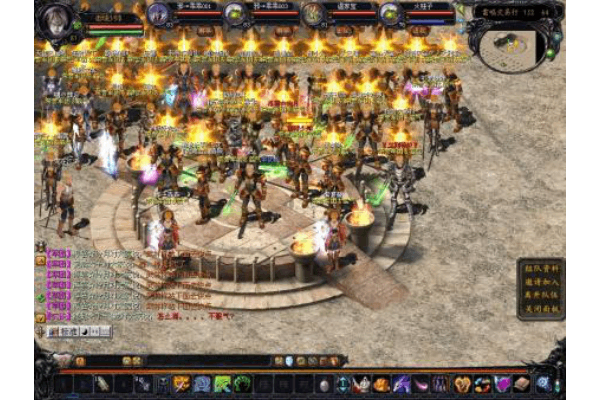Click the magnifier icon at hotbar end

(543, 383)
